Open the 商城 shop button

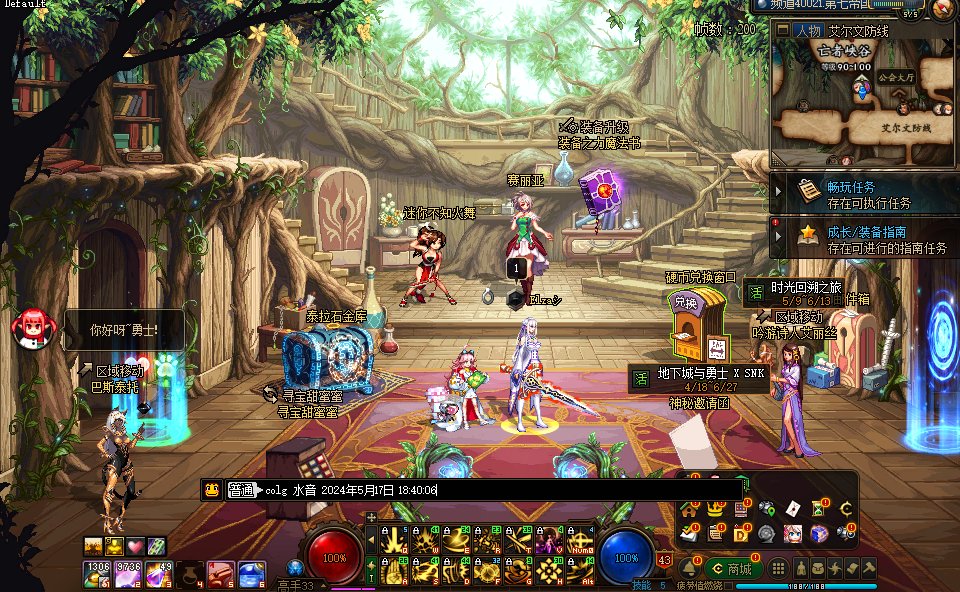(732, 568)
